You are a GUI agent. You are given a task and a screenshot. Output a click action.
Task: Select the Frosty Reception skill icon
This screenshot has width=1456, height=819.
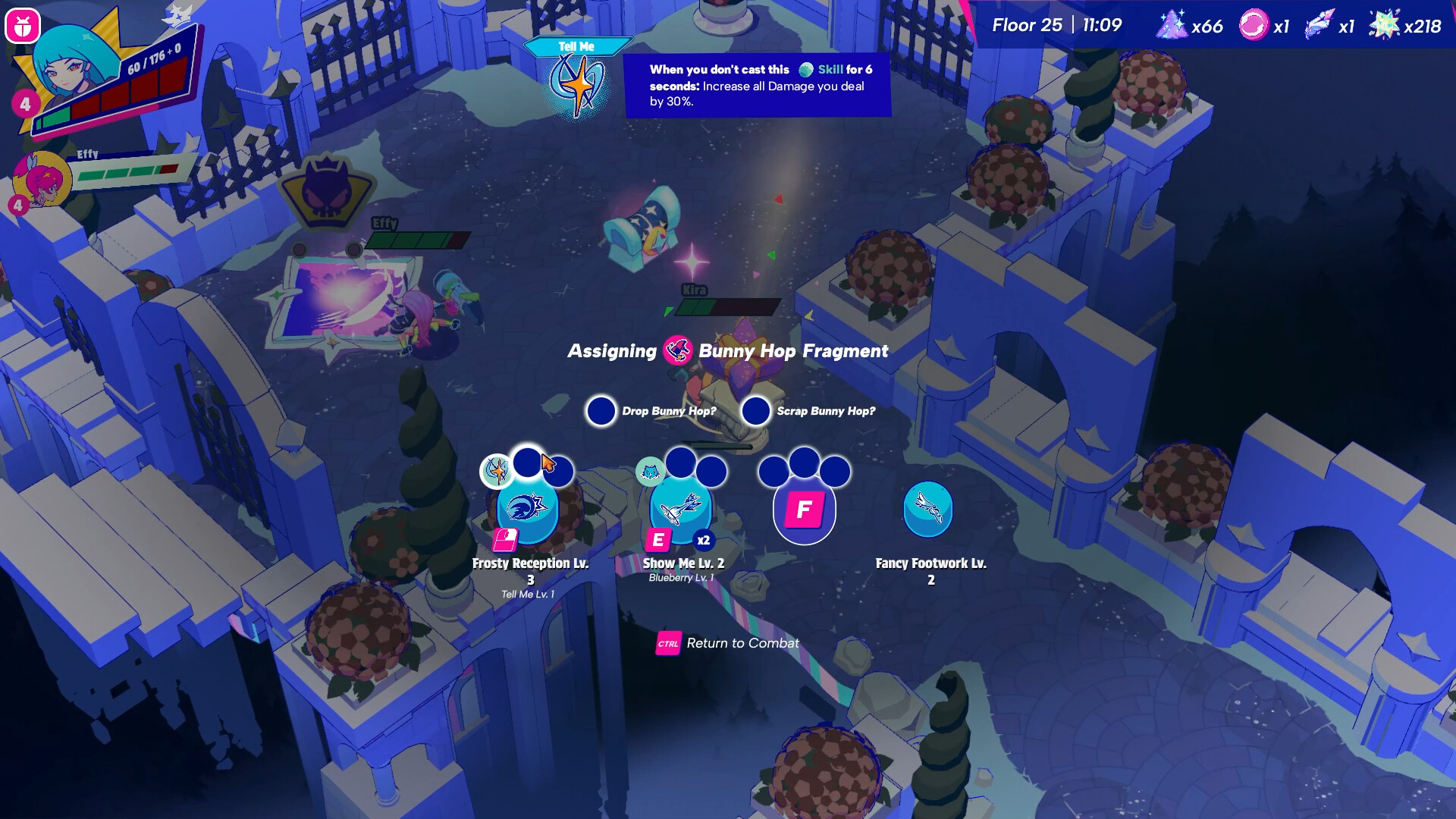(x=527, y=510)
